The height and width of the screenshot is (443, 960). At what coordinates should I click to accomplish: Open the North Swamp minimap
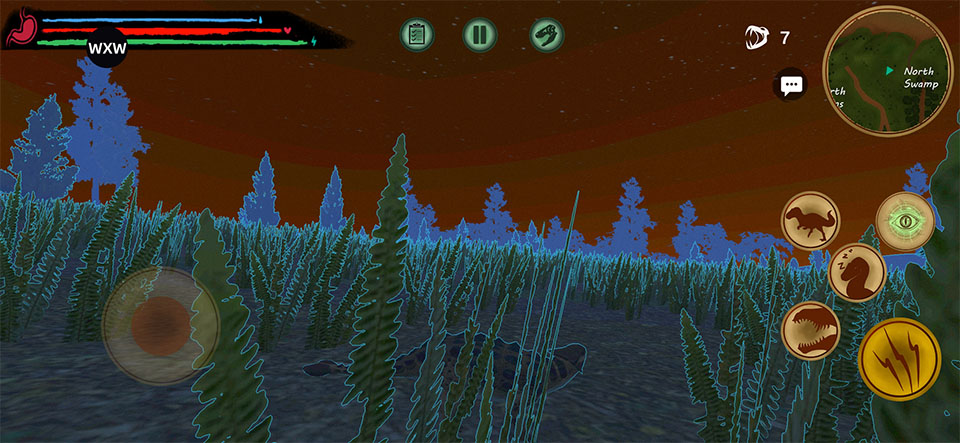[x=887, y=69]
